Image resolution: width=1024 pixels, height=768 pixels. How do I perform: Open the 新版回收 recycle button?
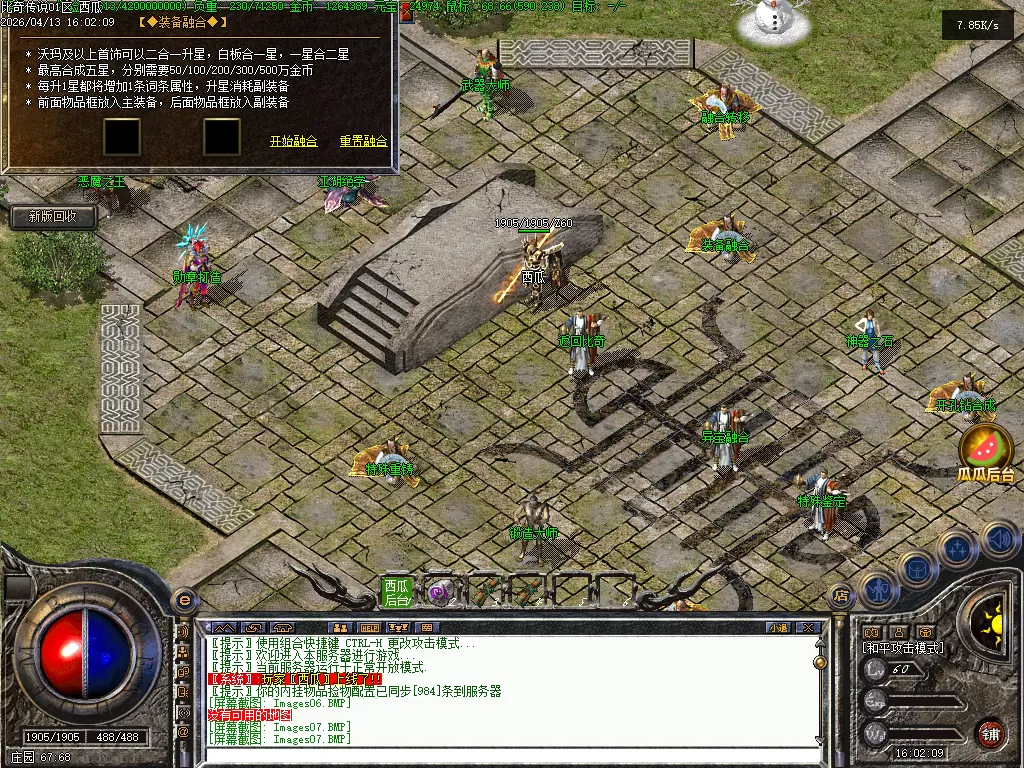[x=53, y=216]
